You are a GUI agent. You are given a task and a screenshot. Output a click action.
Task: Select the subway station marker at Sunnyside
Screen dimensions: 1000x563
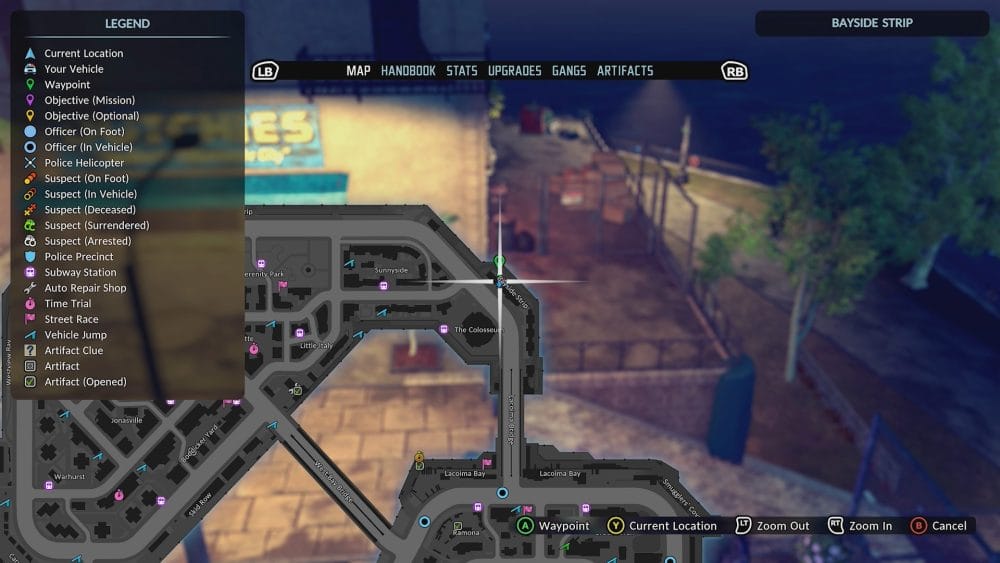383,285
